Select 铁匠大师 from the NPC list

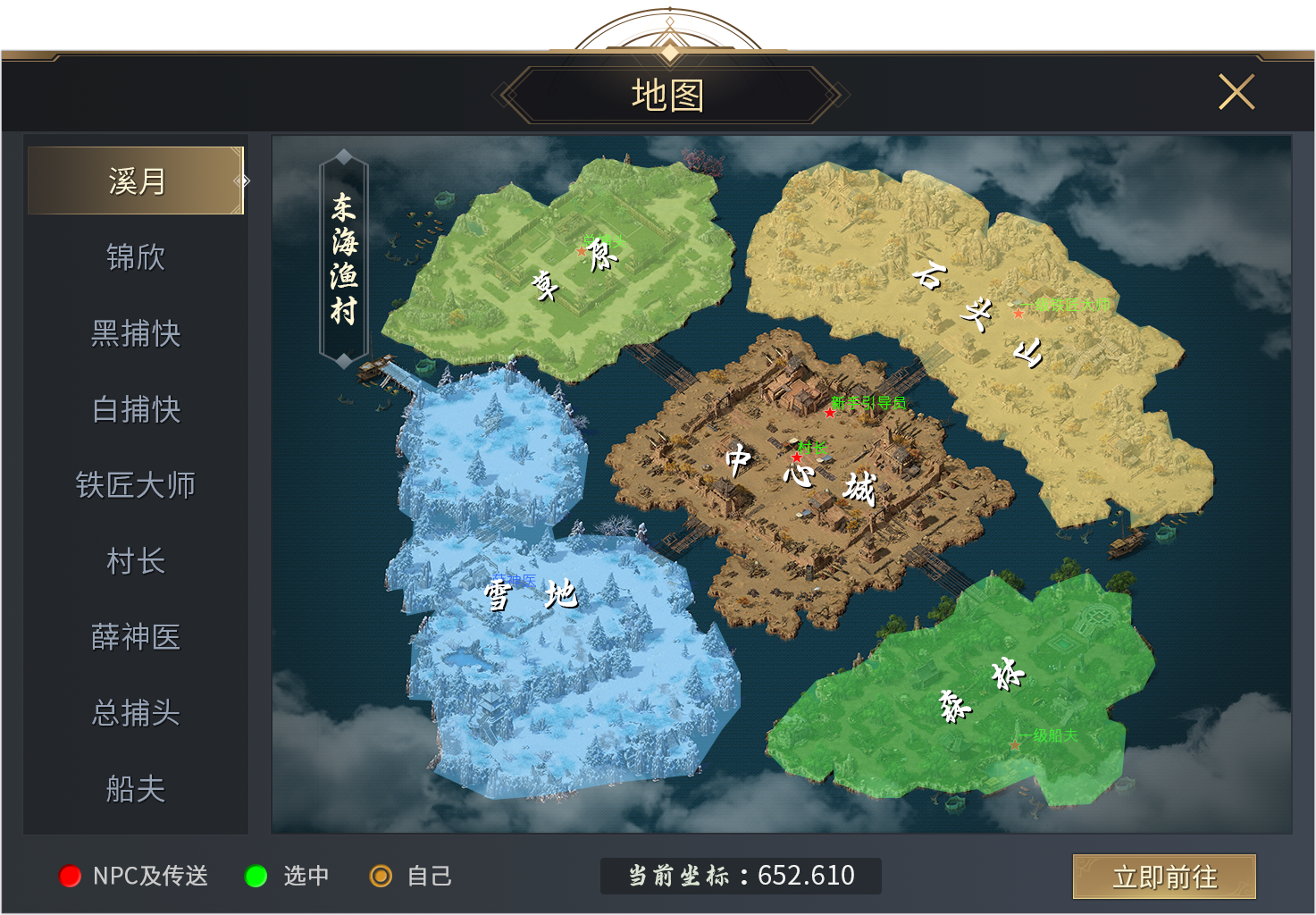136,485
